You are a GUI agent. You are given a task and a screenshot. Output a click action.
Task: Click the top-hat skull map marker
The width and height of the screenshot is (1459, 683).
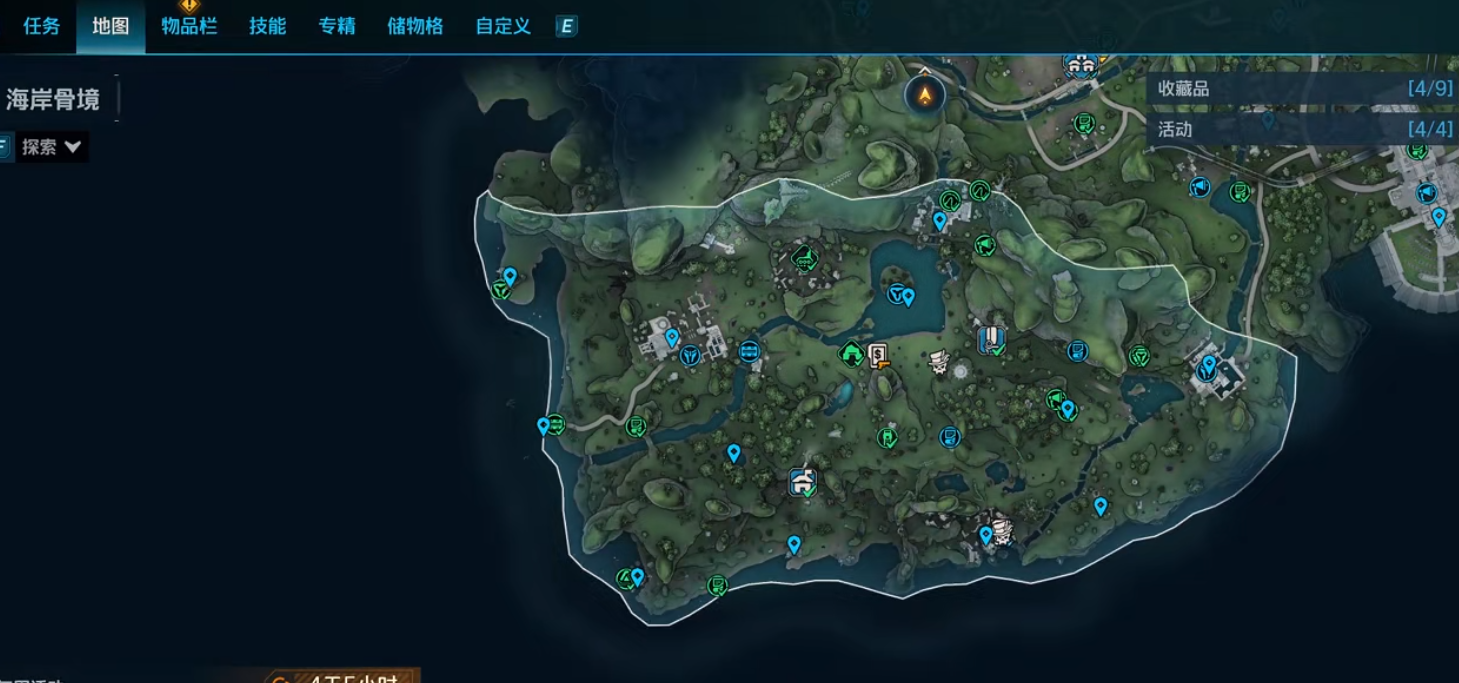[938, 361]
